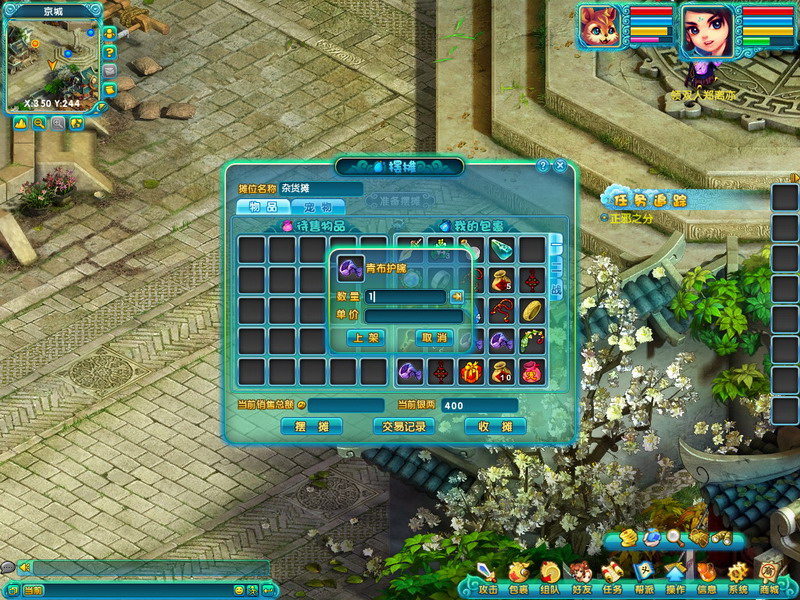Set max quantity with the arrow button

pyautogui.click(x=457, y=296)
